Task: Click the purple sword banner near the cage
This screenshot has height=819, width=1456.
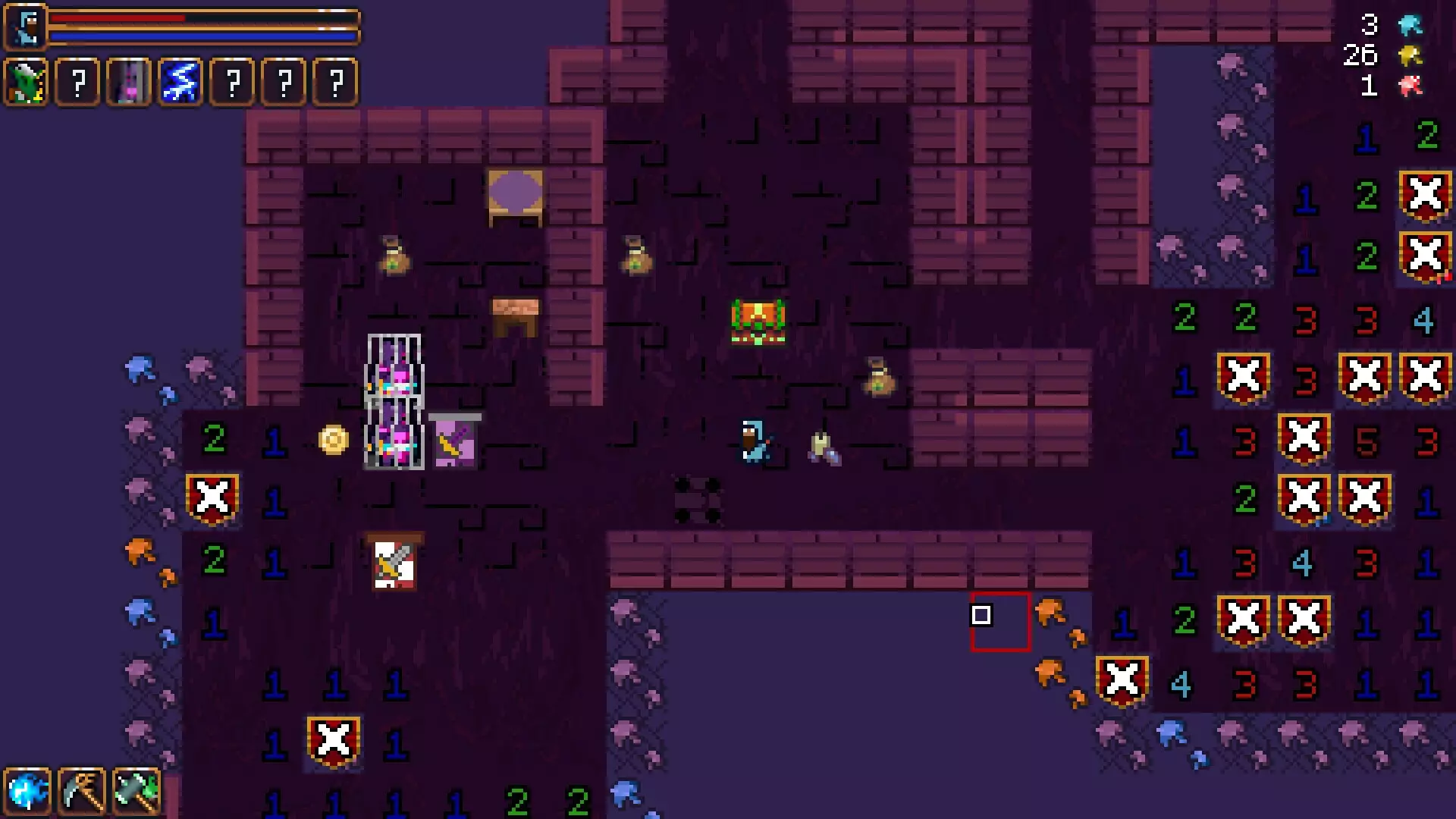Action: click(x=455, y=441)
